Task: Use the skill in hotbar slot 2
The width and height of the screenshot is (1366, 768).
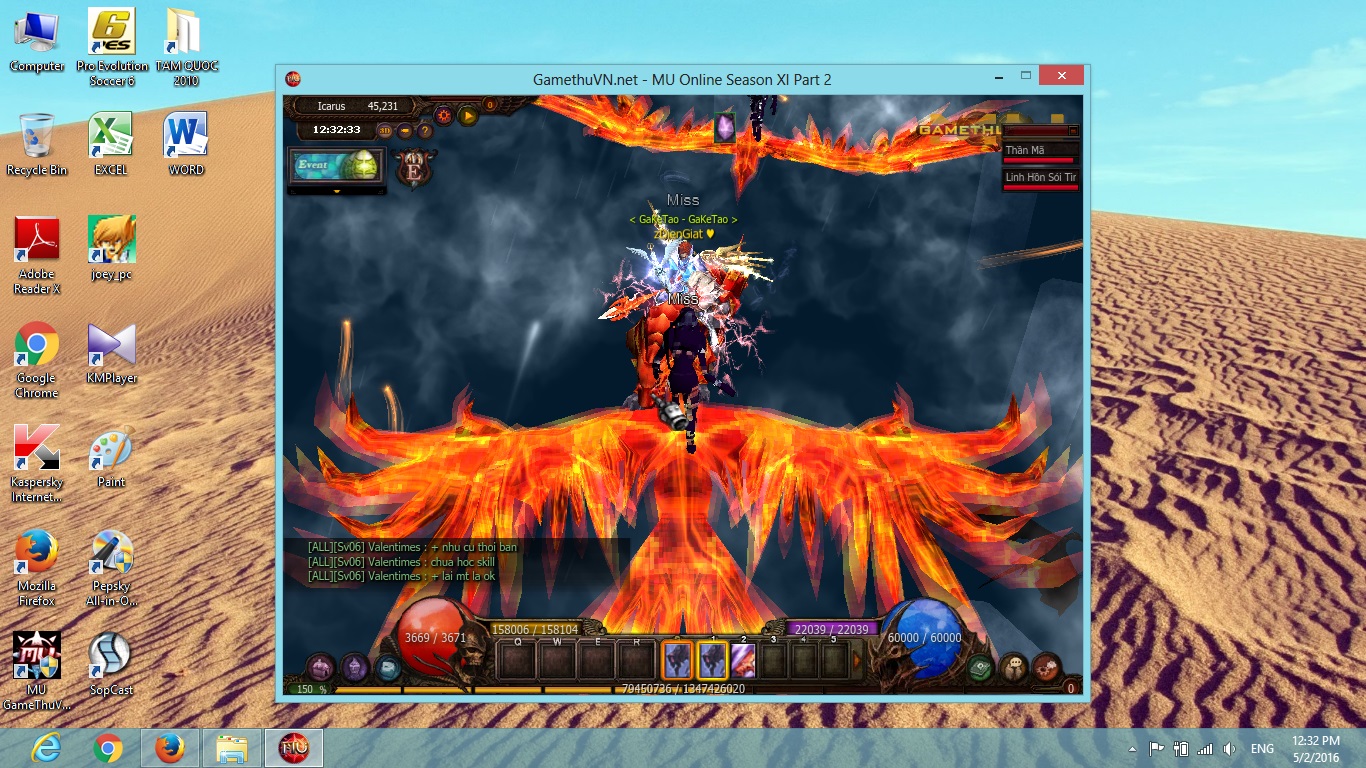Action: 743,660
